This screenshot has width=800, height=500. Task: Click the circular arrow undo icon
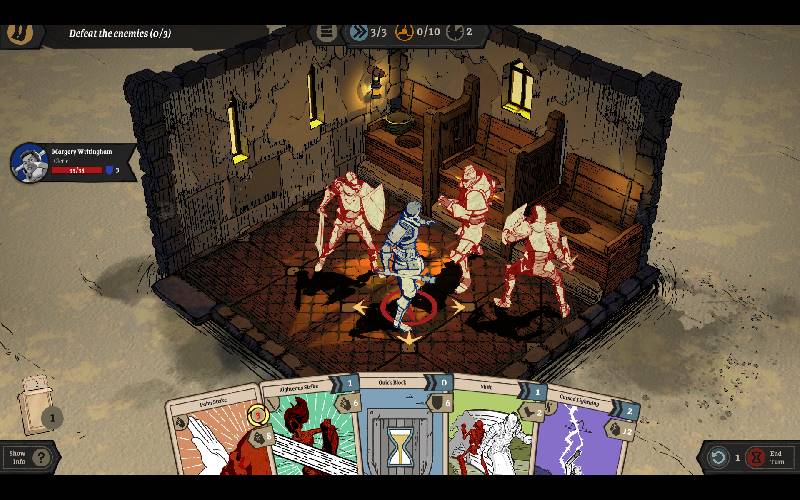coord(718,457)
